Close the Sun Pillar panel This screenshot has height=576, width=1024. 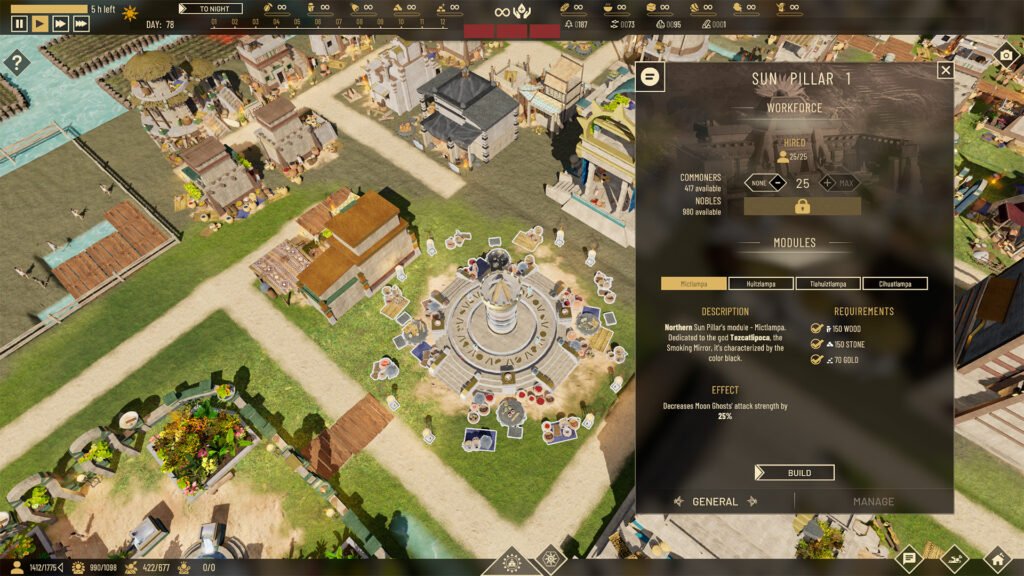click(945, 70)
